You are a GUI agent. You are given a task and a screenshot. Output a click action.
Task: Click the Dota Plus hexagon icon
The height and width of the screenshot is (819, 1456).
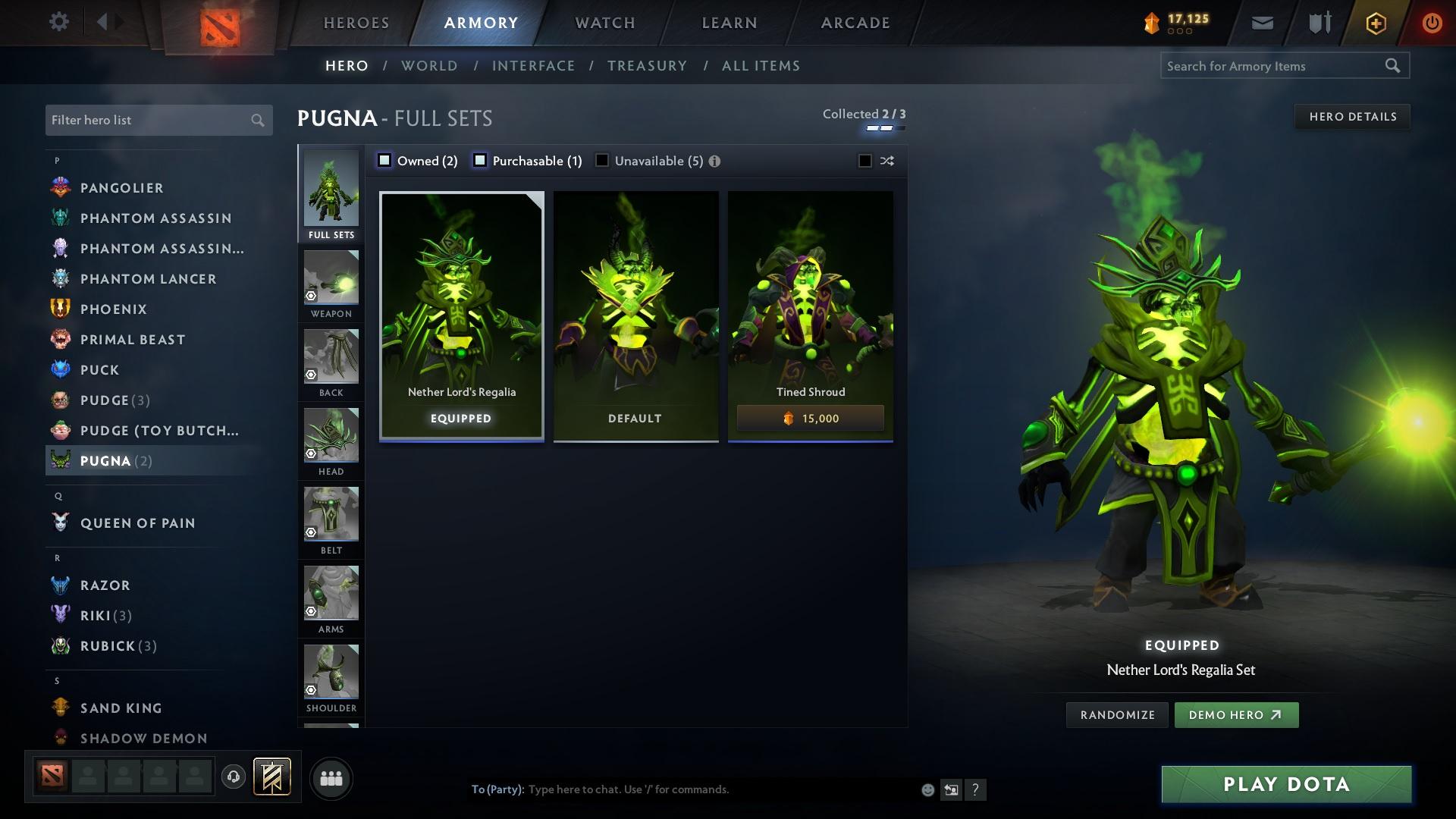pos(1374,22)
